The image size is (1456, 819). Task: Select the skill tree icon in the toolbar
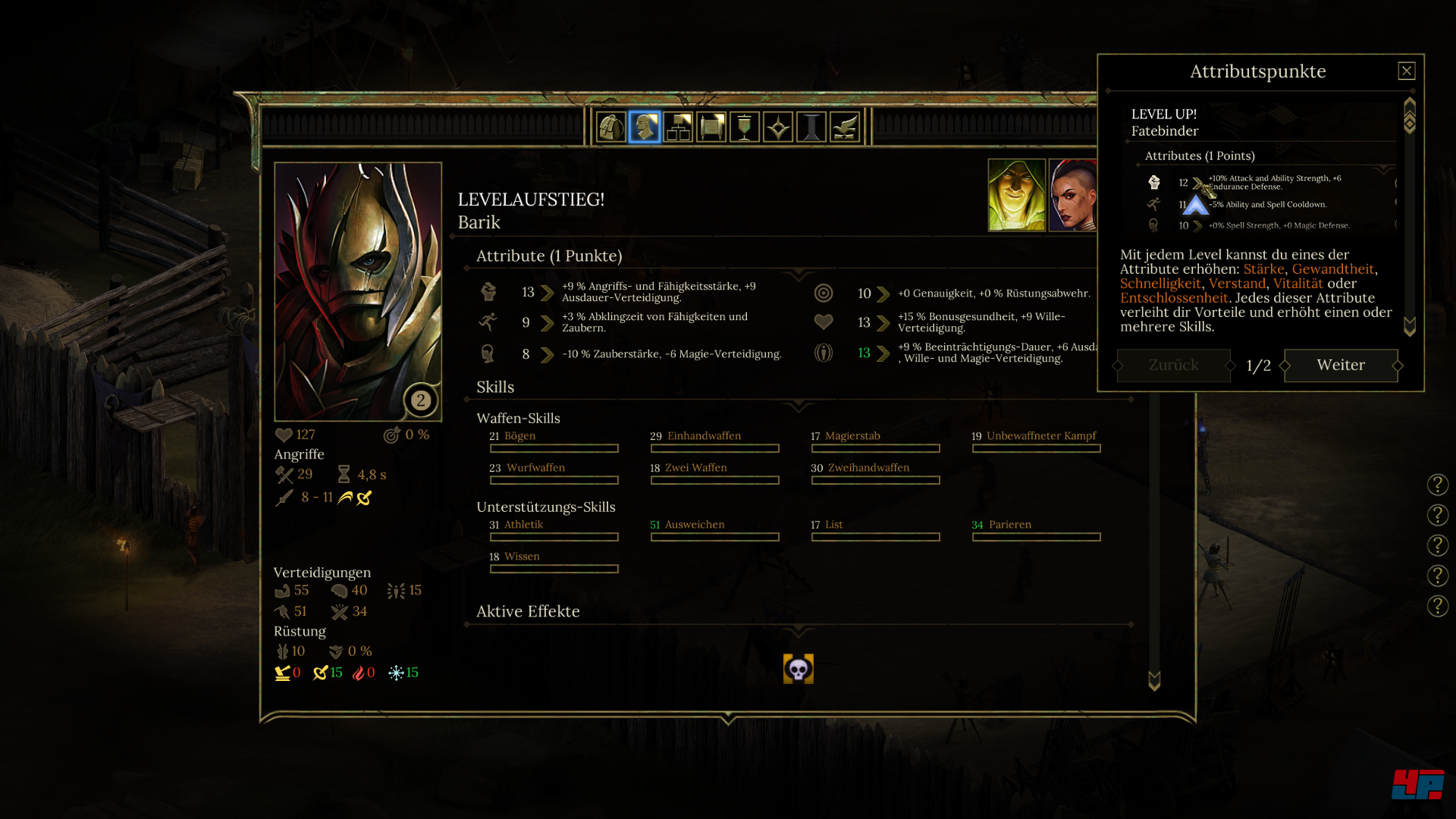(x=679, y=127)
